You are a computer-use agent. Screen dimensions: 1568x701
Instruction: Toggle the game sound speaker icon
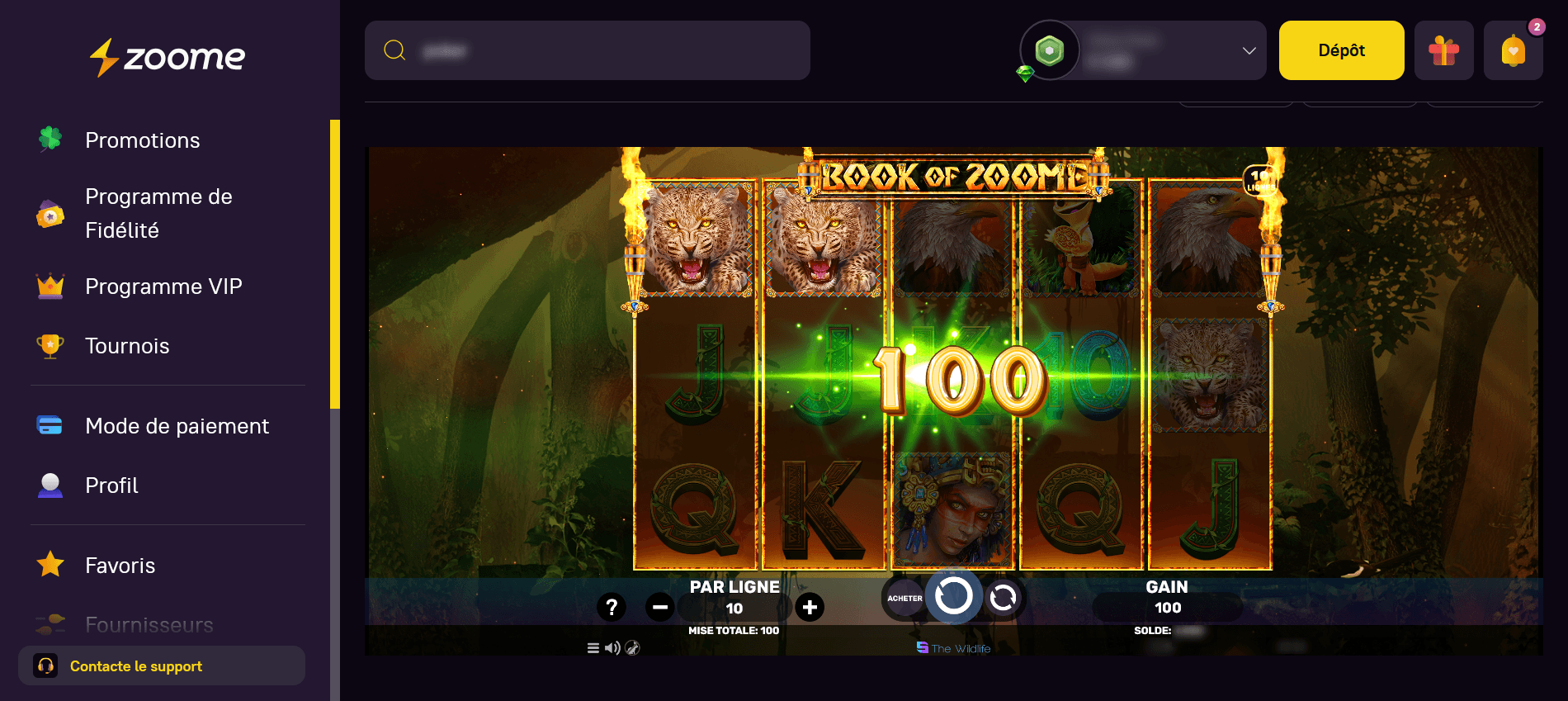(612, 648)
